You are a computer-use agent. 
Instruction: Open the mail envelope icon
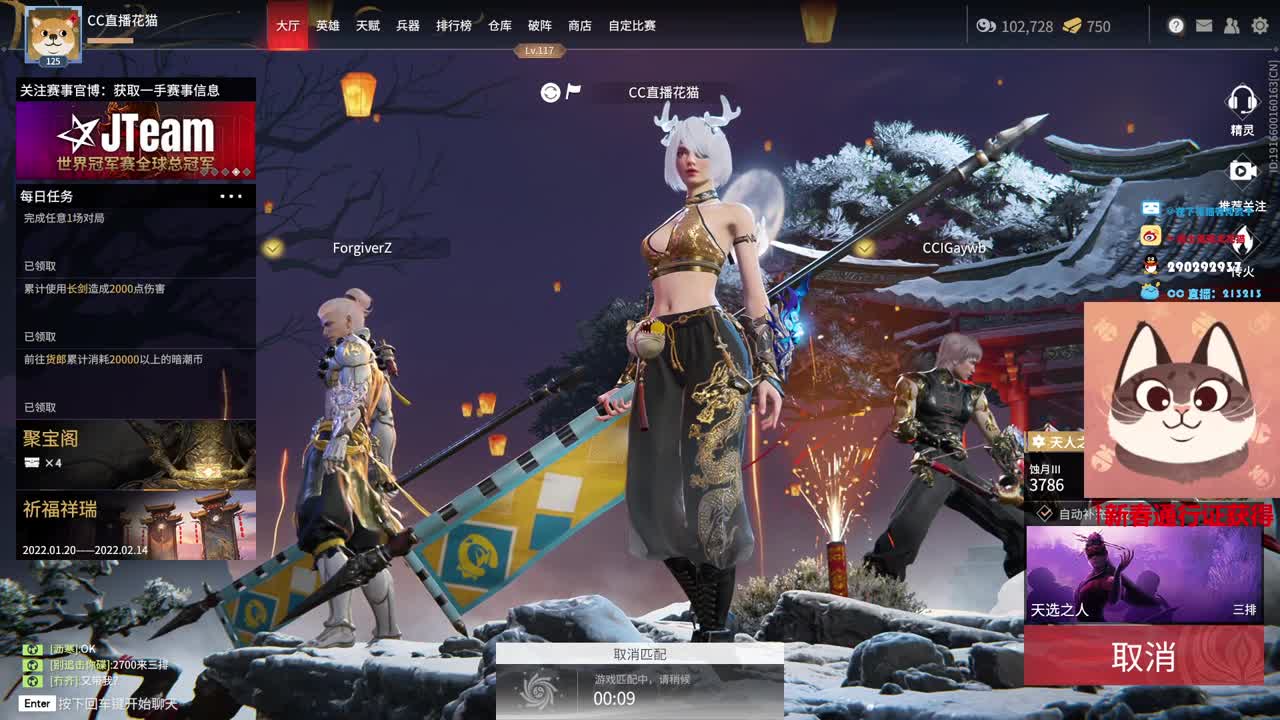[x=1204, y=27]
